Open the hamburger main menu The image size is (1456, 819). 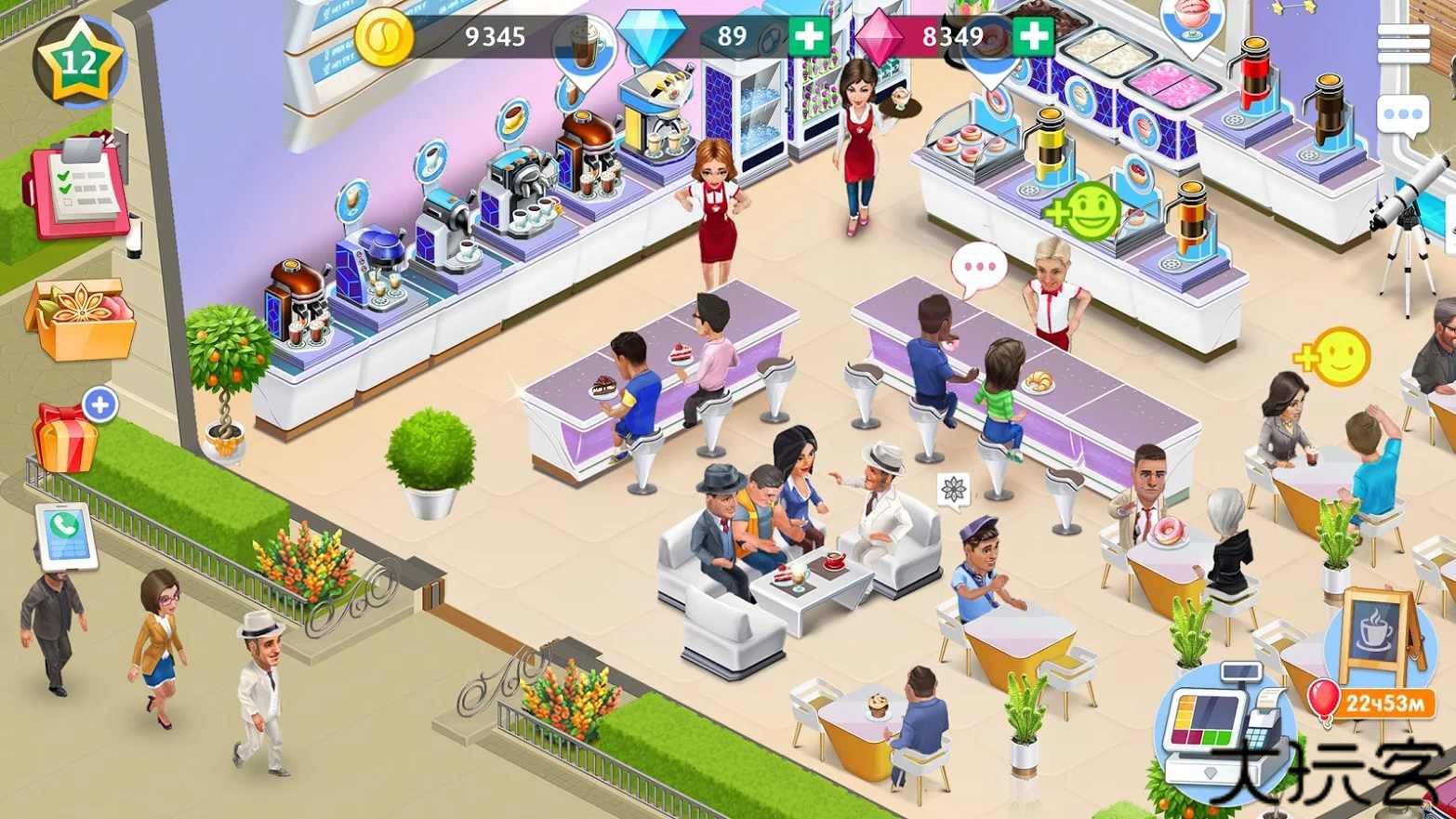1403,43
